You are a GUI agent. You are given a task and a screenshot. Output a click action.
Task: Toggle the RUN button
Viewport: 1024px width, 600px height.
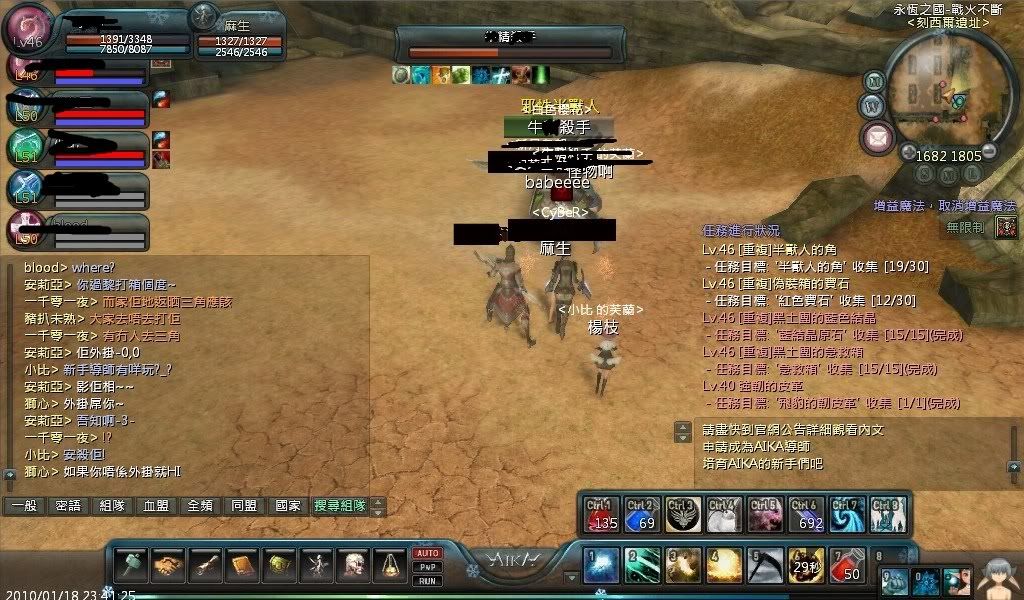point(427,580)
